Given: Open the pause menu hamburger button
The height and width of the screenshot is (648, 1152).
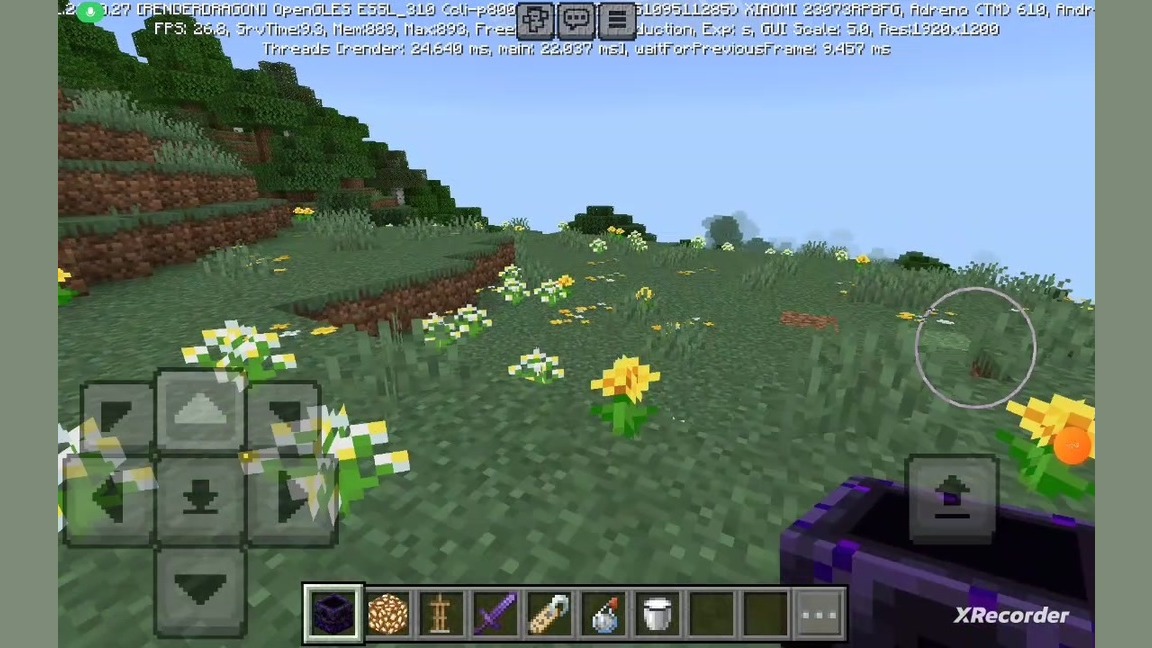Looking at the screenshot, I should [618, 19].
